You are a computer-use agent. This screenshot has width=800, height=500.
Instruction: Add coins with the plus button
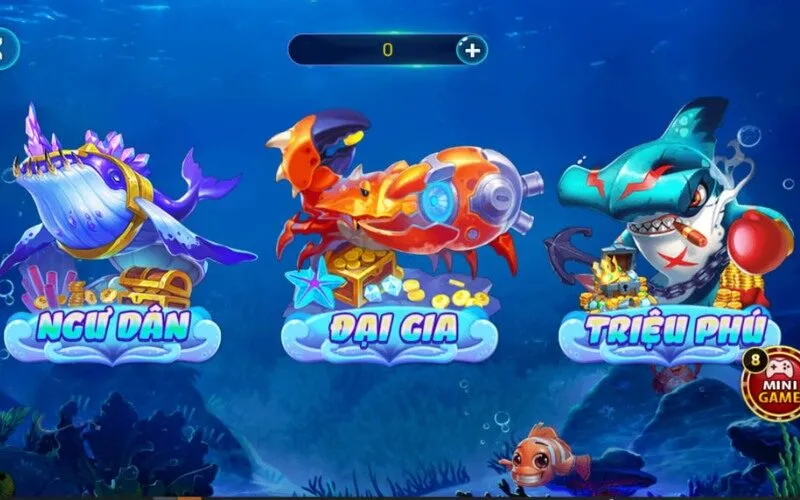(x=471, y=48)
